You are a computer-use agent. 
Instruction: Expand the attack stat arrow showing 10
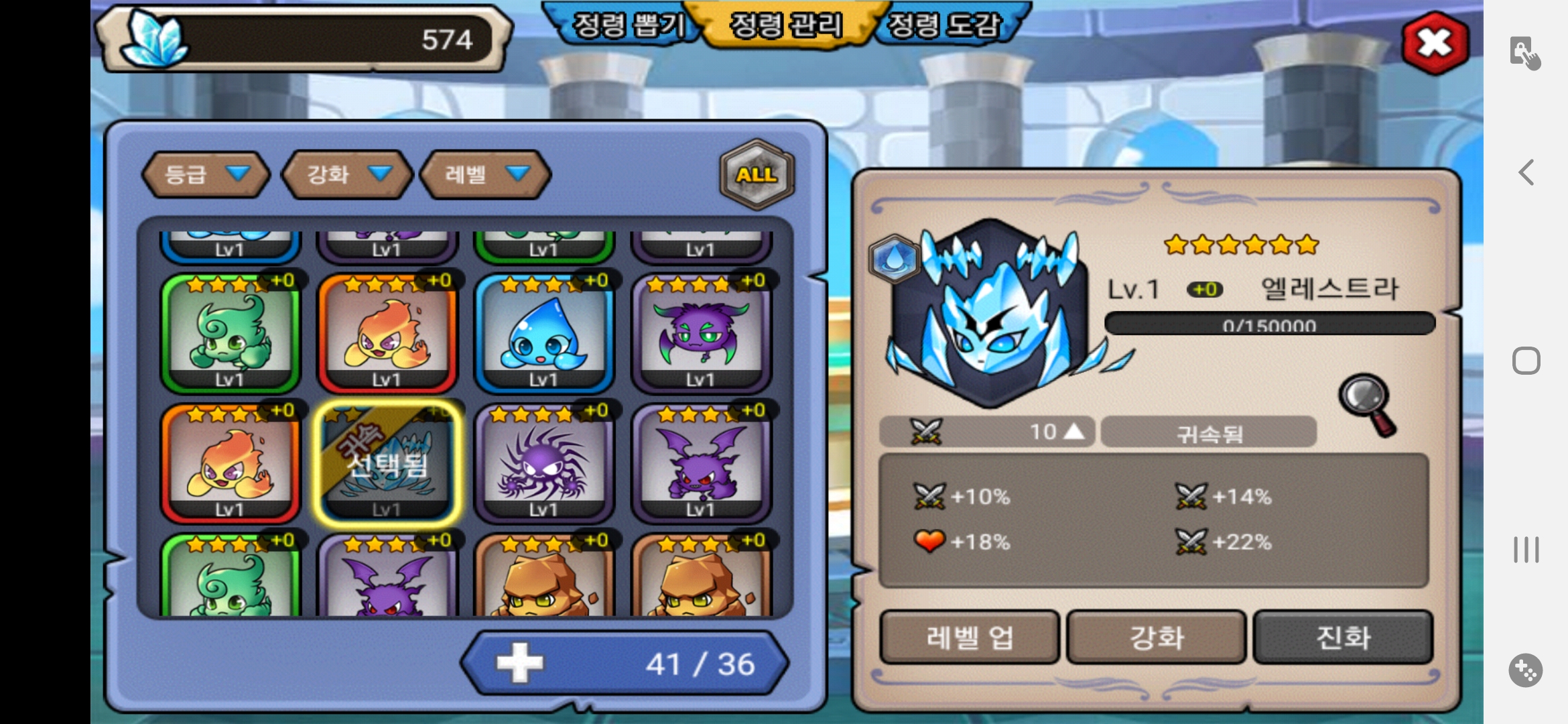click(x=1073, y=432)
